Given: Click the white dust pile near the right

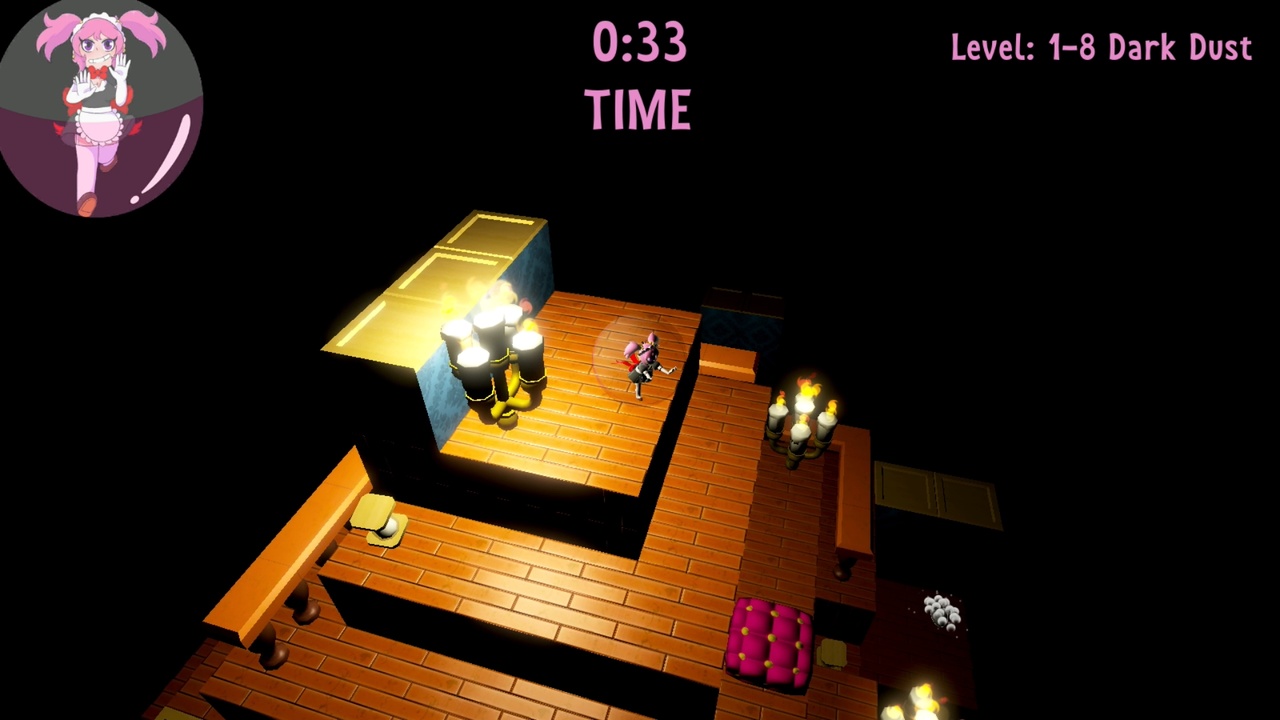Looking at the screenshot, I should click(x=940, y=610).
